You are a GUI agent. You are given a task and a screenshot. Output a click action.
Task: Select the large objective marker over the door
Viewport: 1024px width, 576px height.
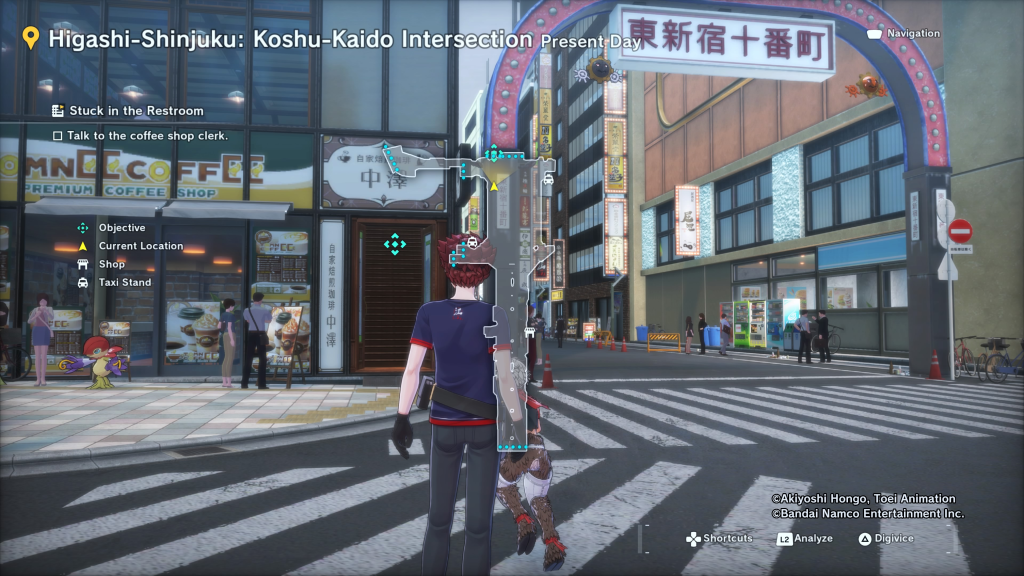pyautogui.click(x=395, y=243)
